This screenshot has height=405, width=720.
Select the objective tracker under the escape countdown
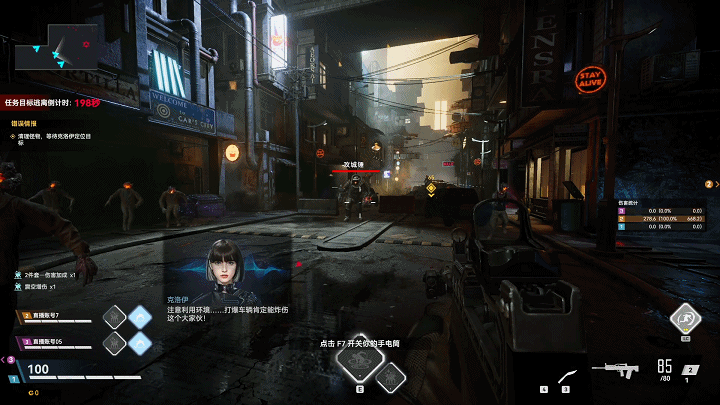pyautogui.click(x=52, y=133)
